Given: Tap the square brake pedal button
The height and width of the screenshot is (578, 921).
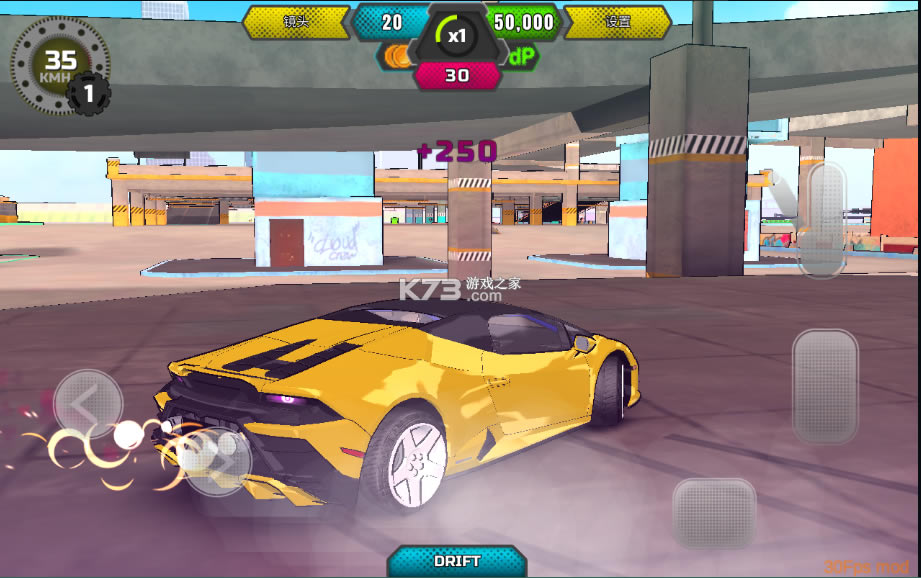Looking at the screenshot, I should coord(713,512).
